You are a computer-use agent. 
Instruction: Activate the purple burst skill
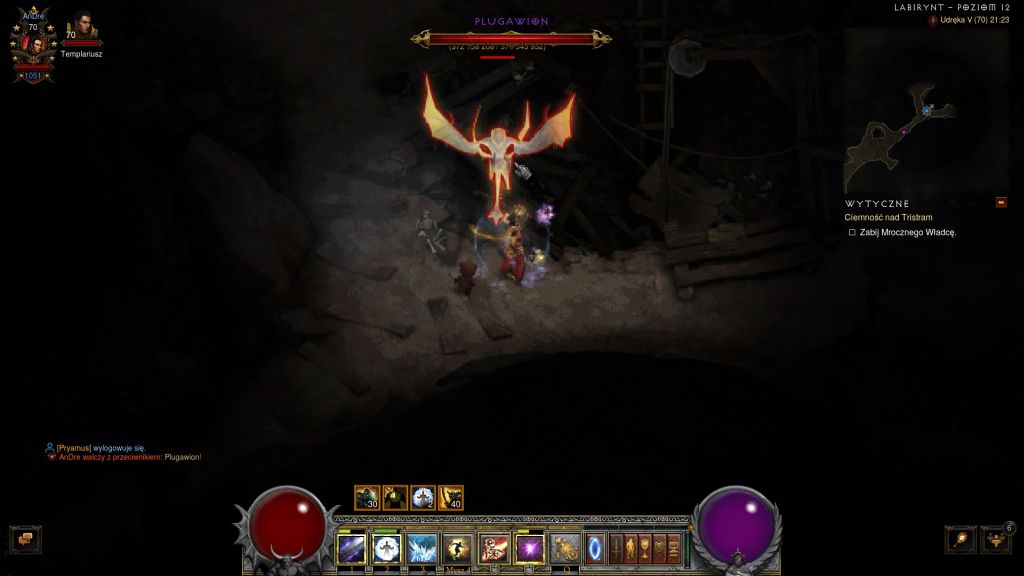pos(529,548)
